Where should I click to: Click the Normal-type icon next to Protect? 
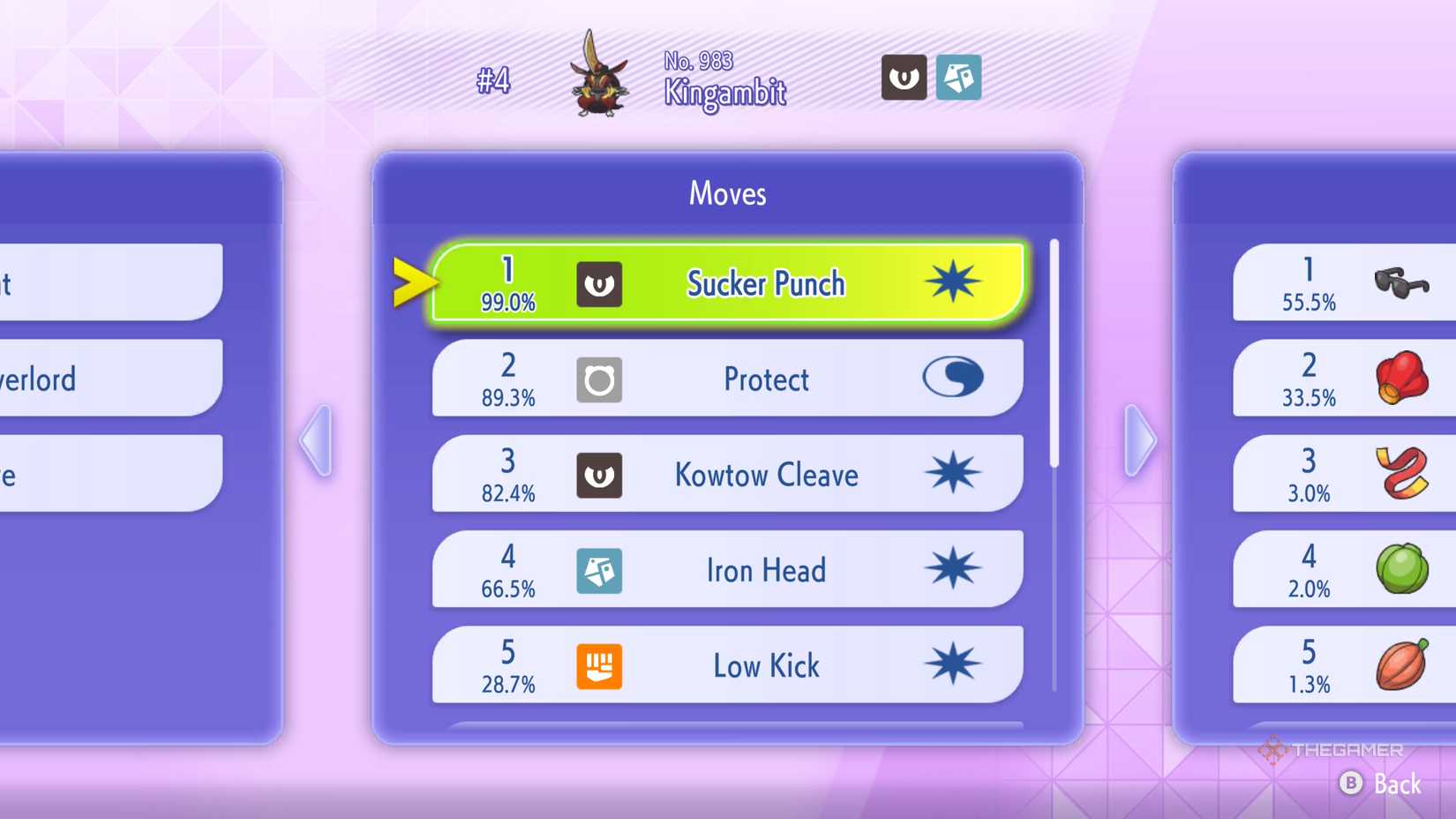[x=600, y=379]
